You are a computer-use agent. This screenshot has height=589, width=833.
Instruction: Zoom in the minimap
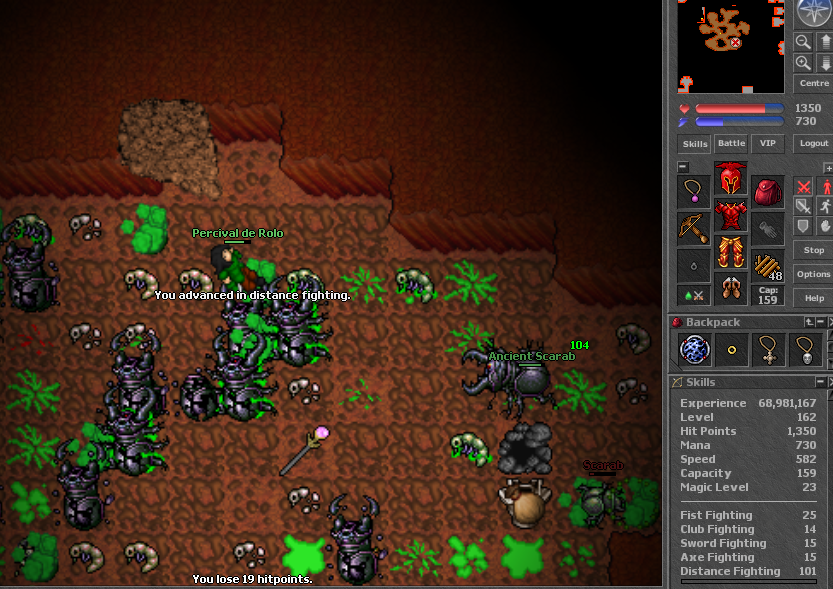[802, 63]
